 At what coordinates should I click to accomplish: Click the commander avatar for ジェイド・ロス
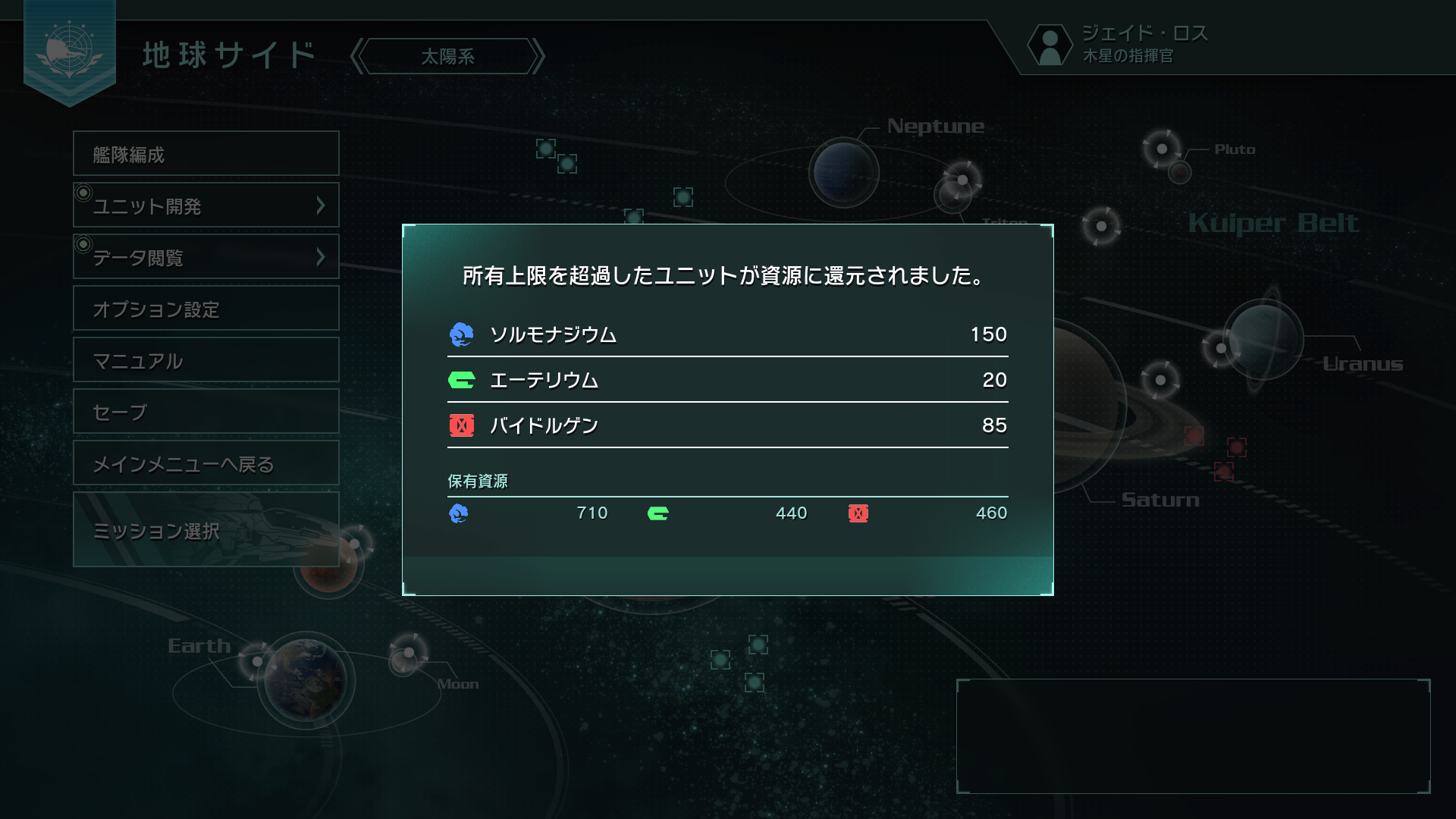click(1050, 45)
